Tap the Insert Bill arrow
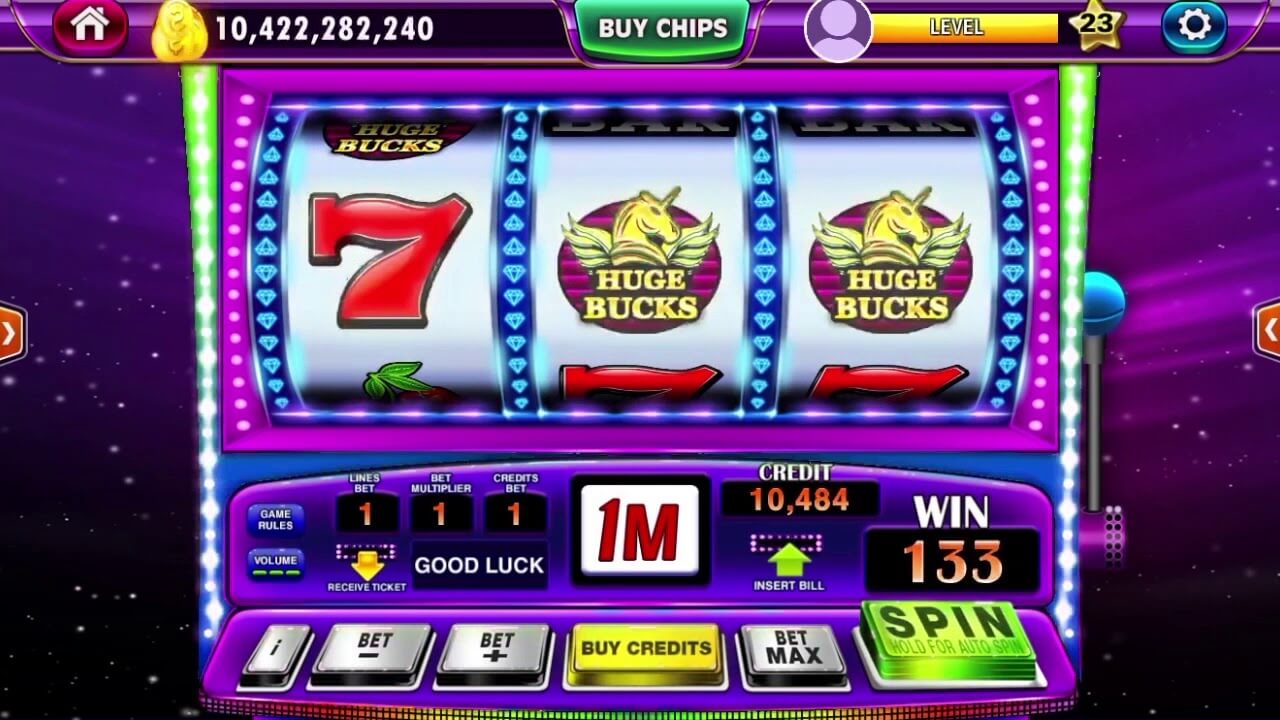 click(788, 557)
